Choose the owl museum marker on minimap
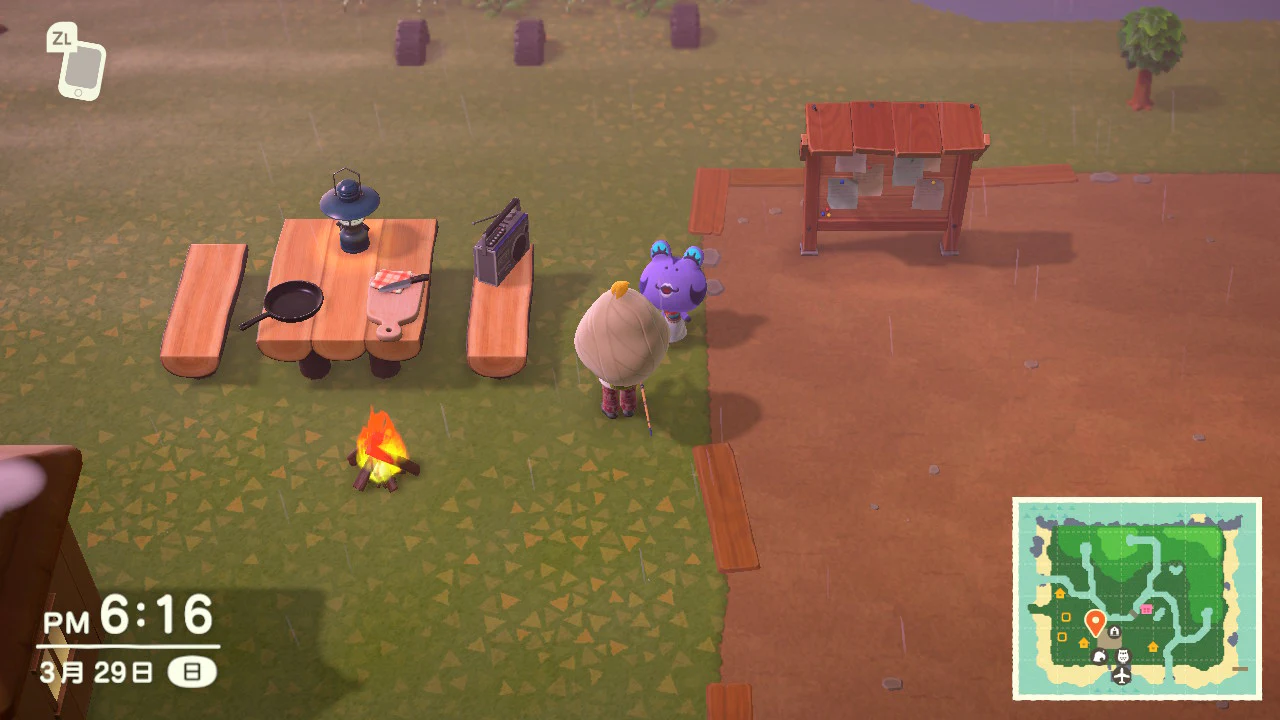 point(1123,656)
